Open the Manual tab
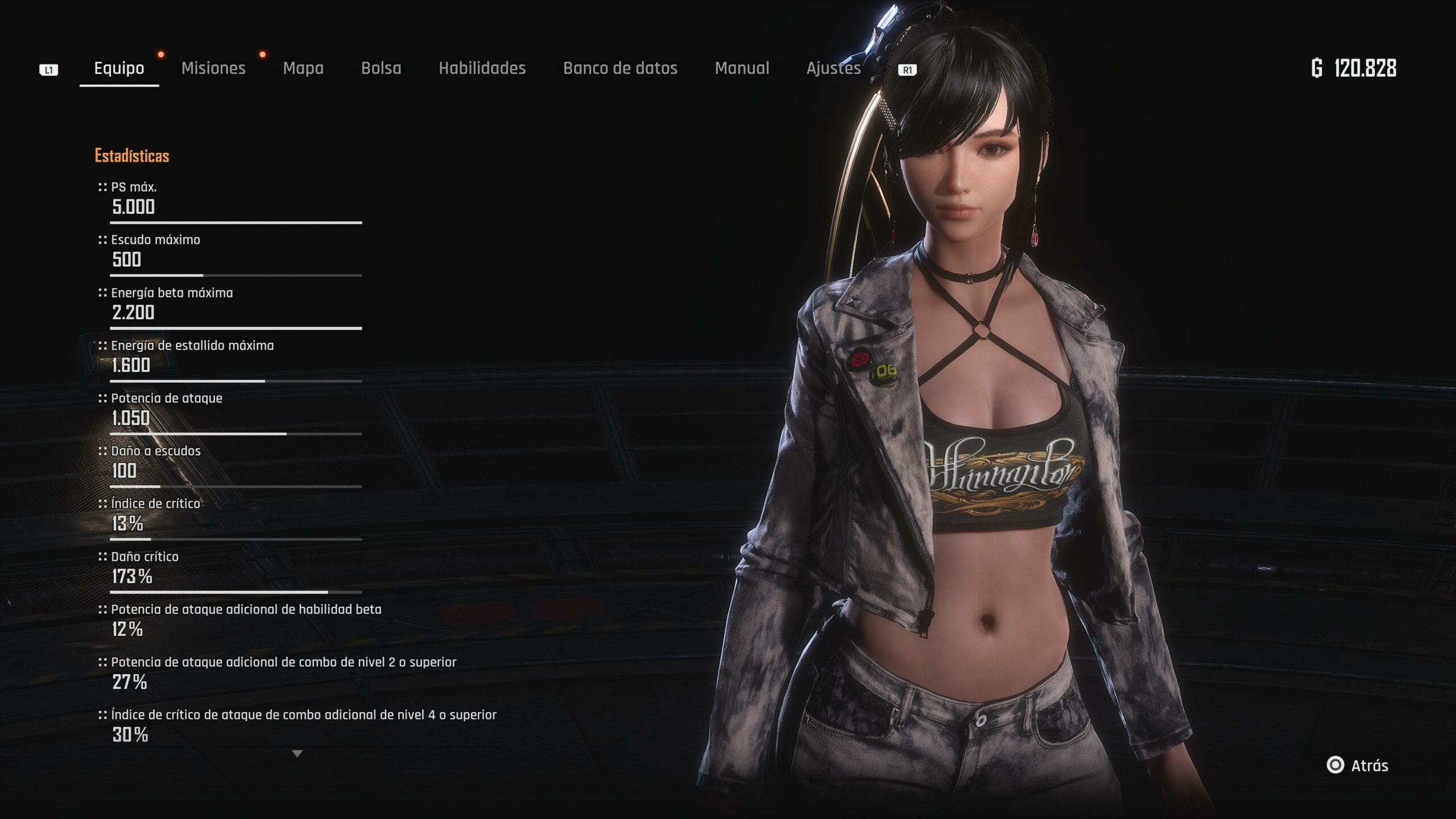Screen dimensions: 1456x819 [742, 68]
